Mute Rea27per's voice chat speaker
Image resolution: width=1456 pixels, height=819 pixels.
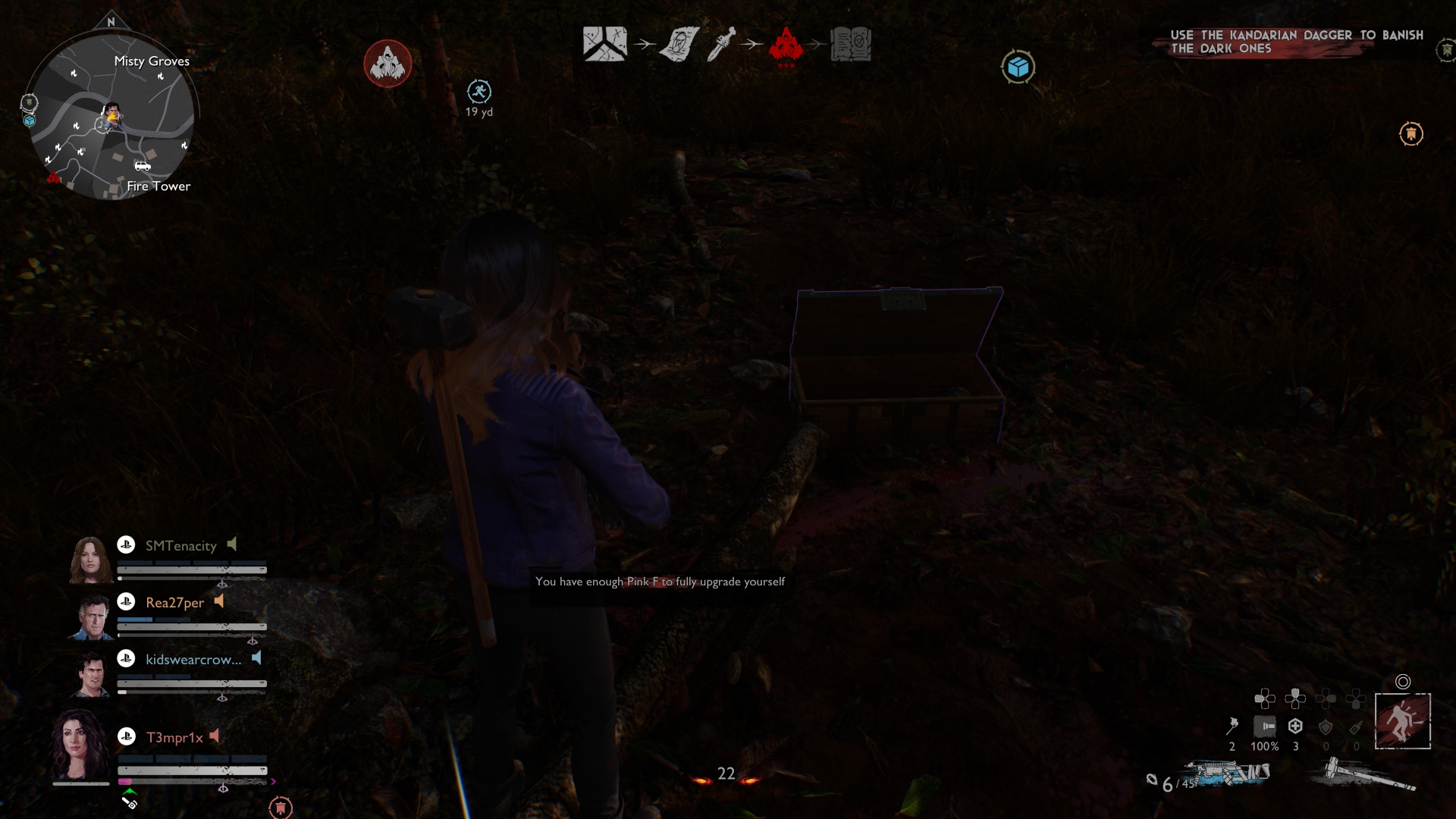click(x=220, y=601)
